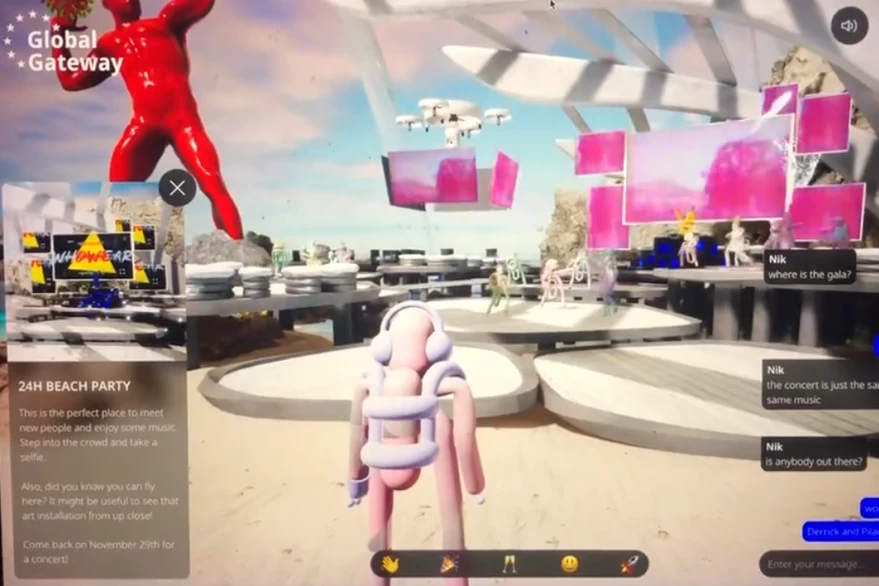Toggle the sound speaker button
This screenshot has width=879, height=586.
click(849, 26)
